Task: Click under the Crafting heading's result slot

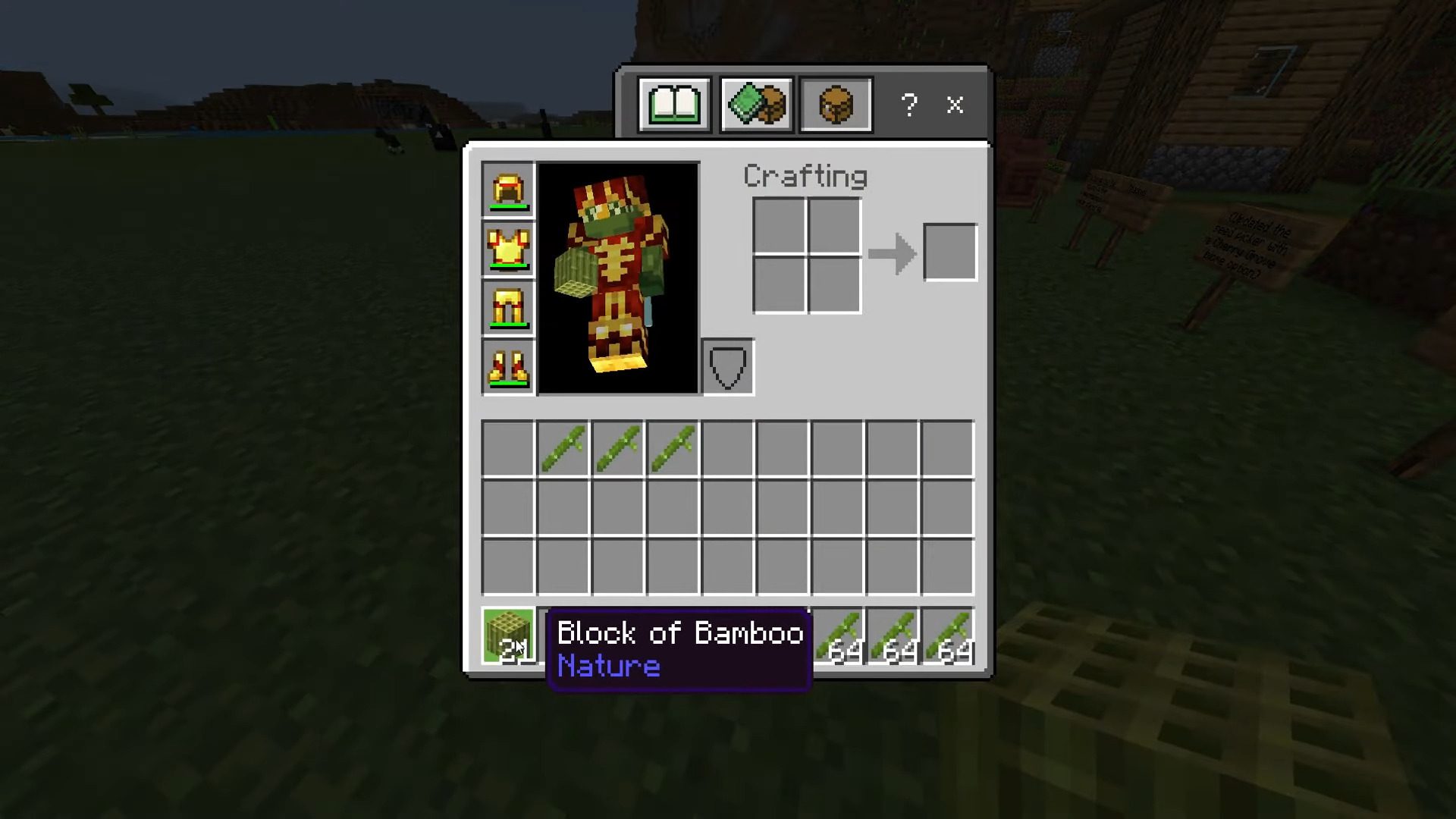Action: coord(950,253)
